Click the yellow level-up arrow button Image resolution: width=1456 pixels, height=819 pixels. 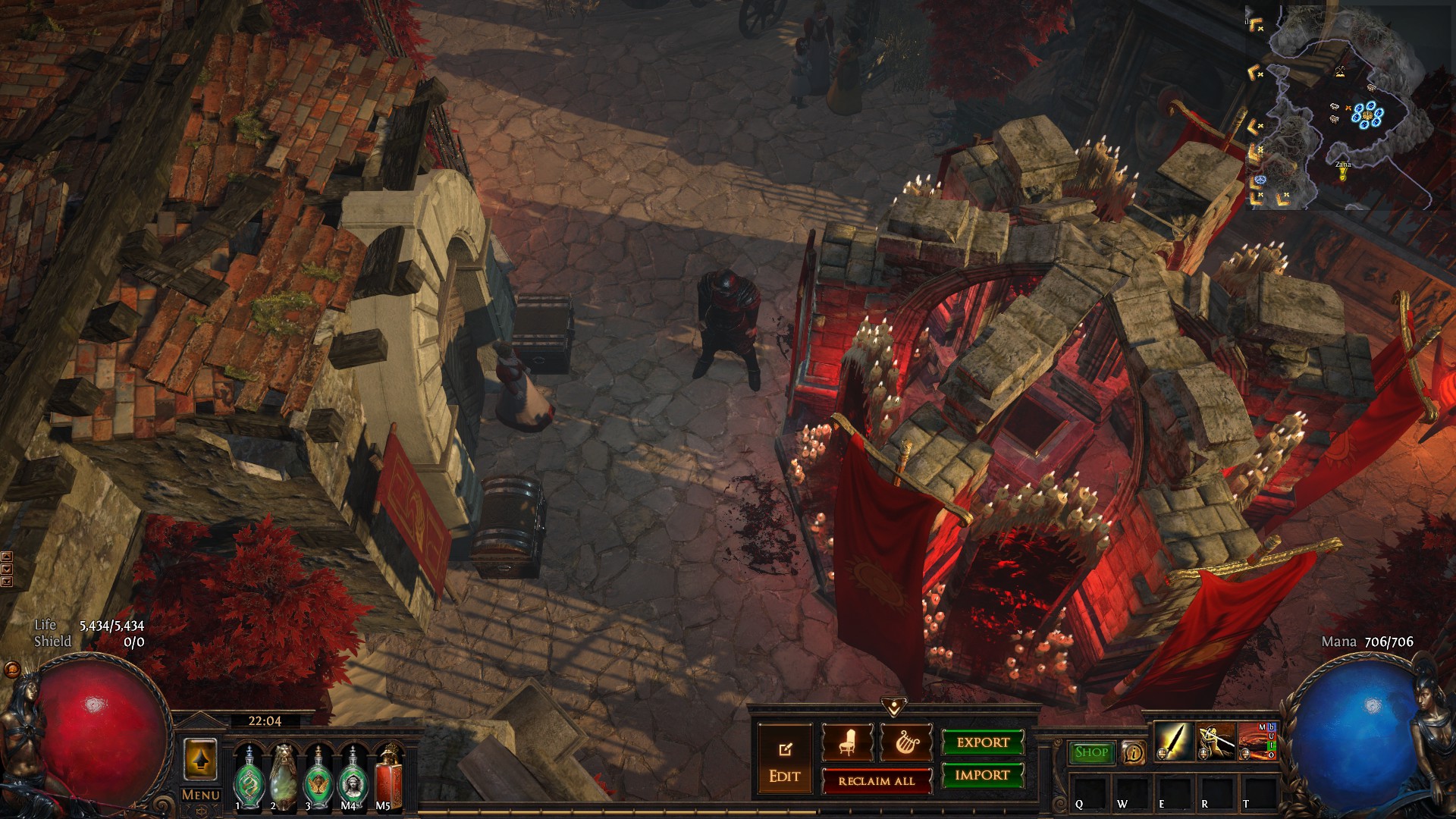[200, 759]
